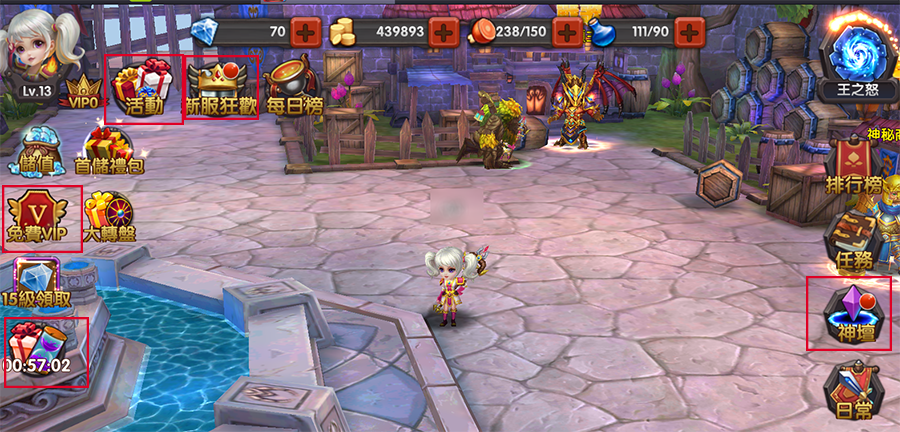Open the 日常 daily activities icon
Screen dimensions: 900x432
[x=852, y=392]
